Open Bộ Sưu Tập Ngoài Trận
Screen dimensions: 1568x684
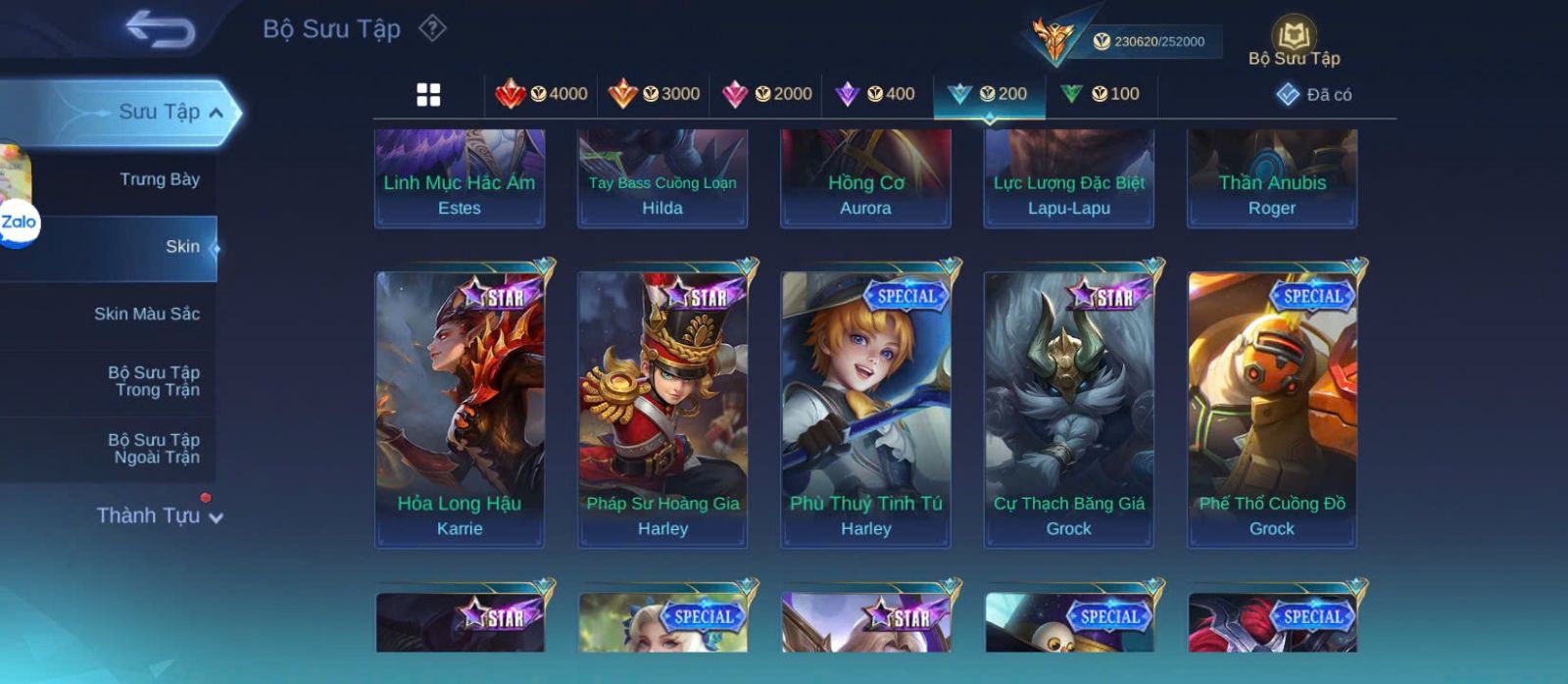point(154,449)
